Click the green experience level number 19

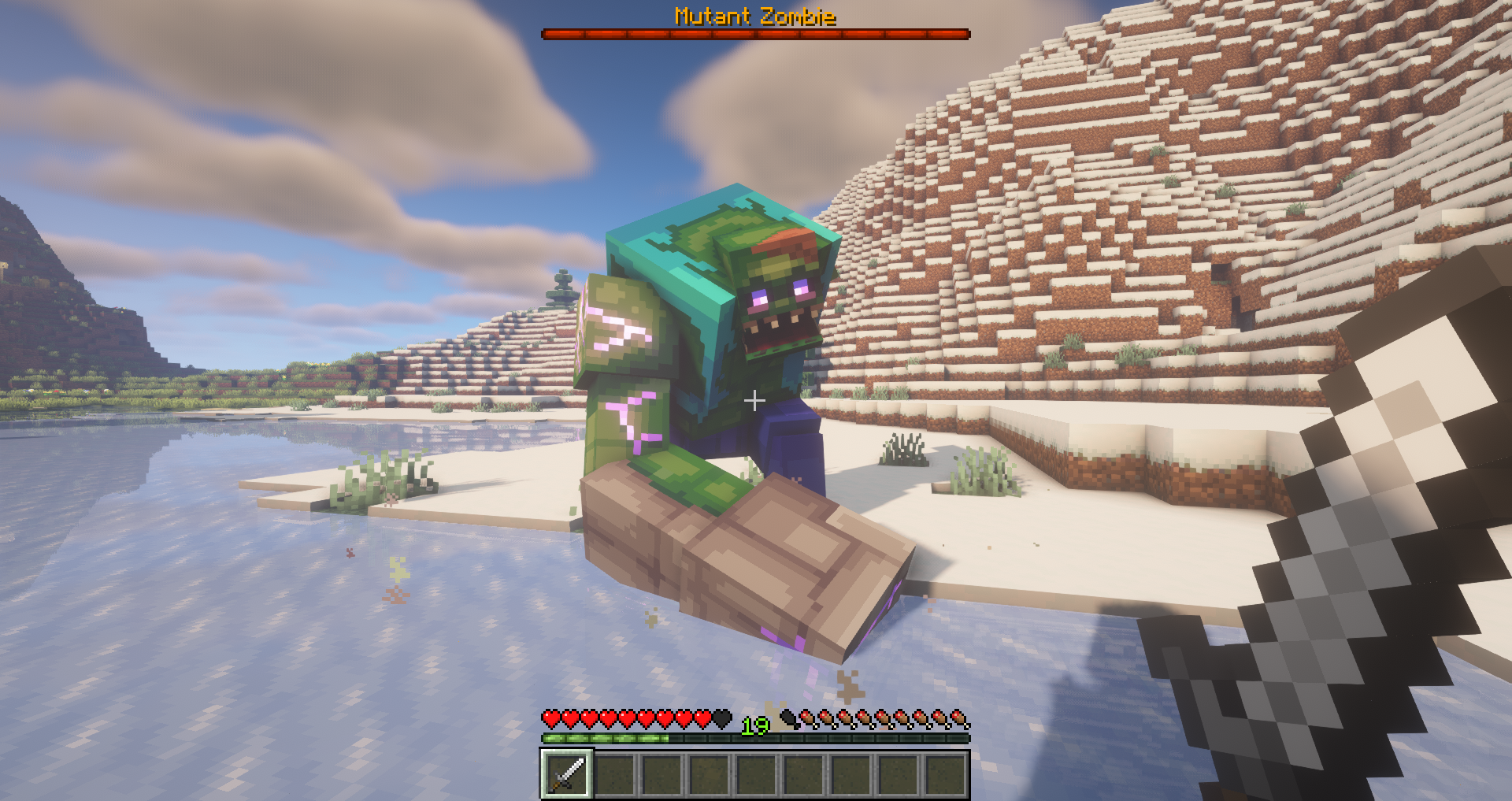[x=754, y=726]
